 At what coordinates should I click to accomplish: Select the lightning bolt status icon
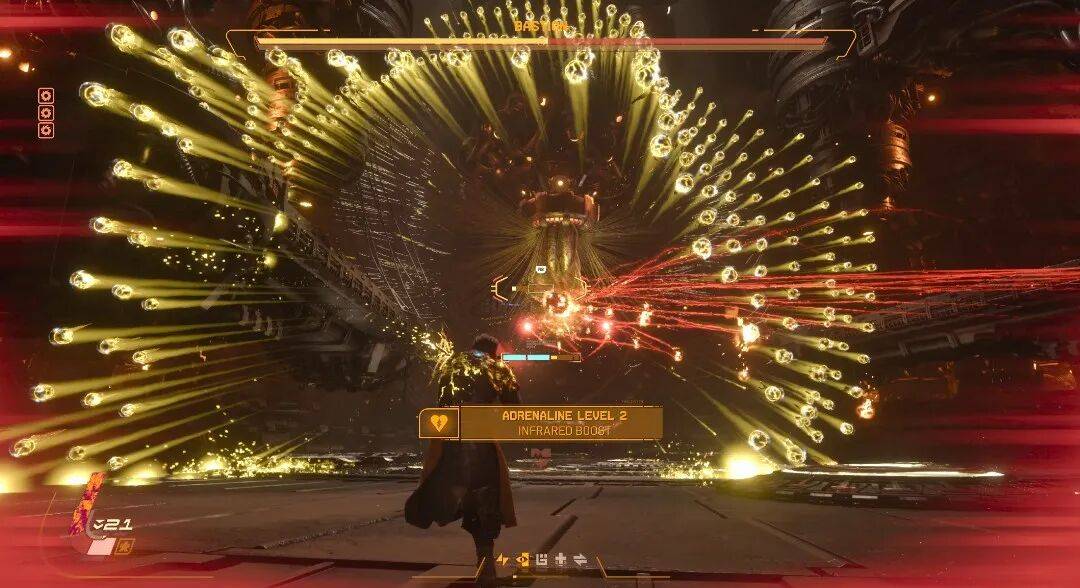coord(503,560)
